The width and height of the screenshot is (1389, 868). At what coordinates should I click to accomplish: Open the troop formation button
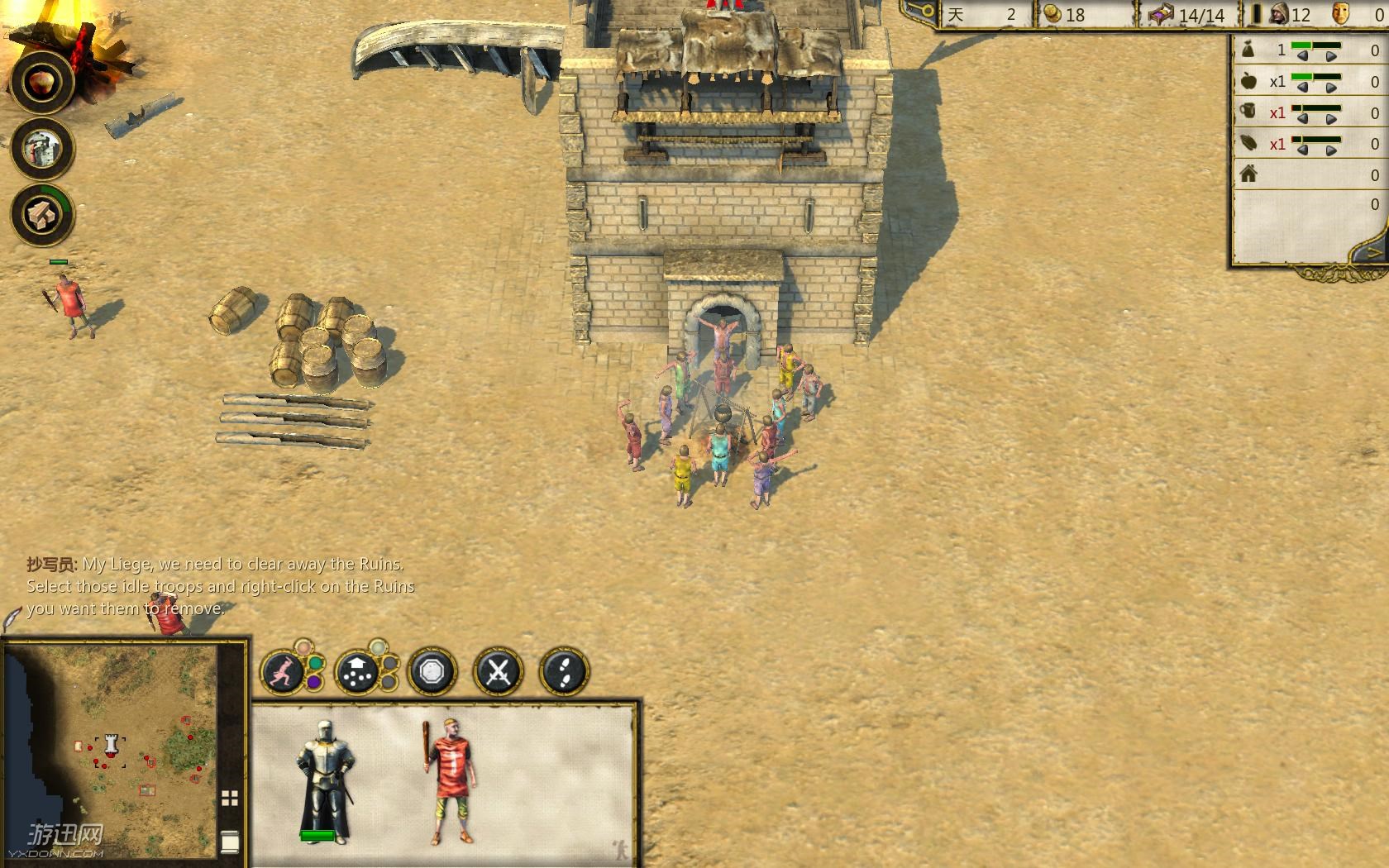pyautogui.click(x=357, y=673)
